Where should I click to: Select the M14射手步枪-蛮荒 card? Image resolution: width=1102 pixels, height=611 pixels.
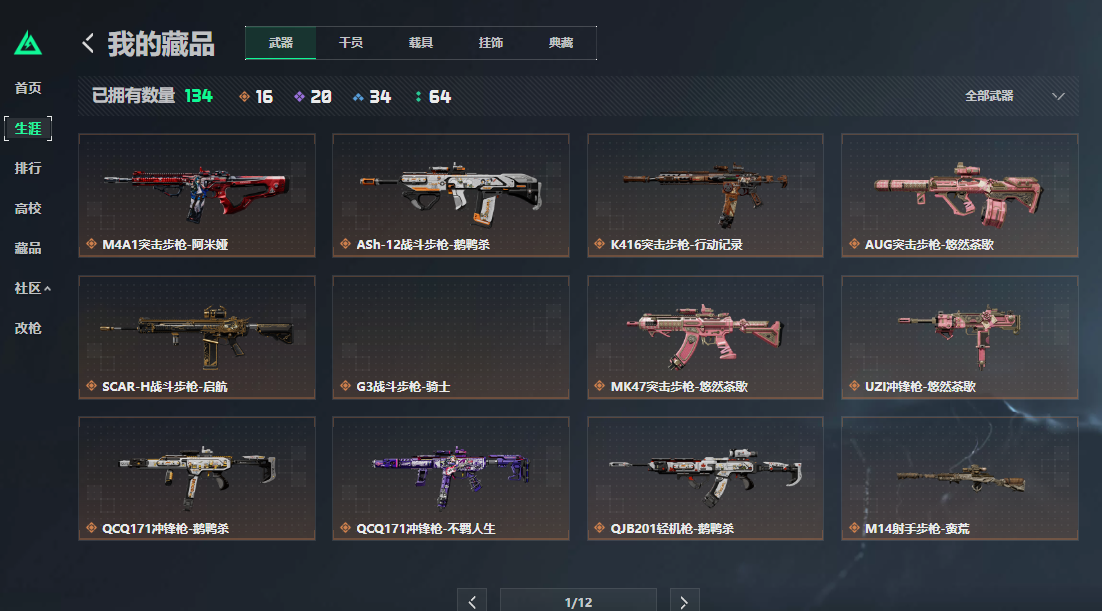coord(960,478)
